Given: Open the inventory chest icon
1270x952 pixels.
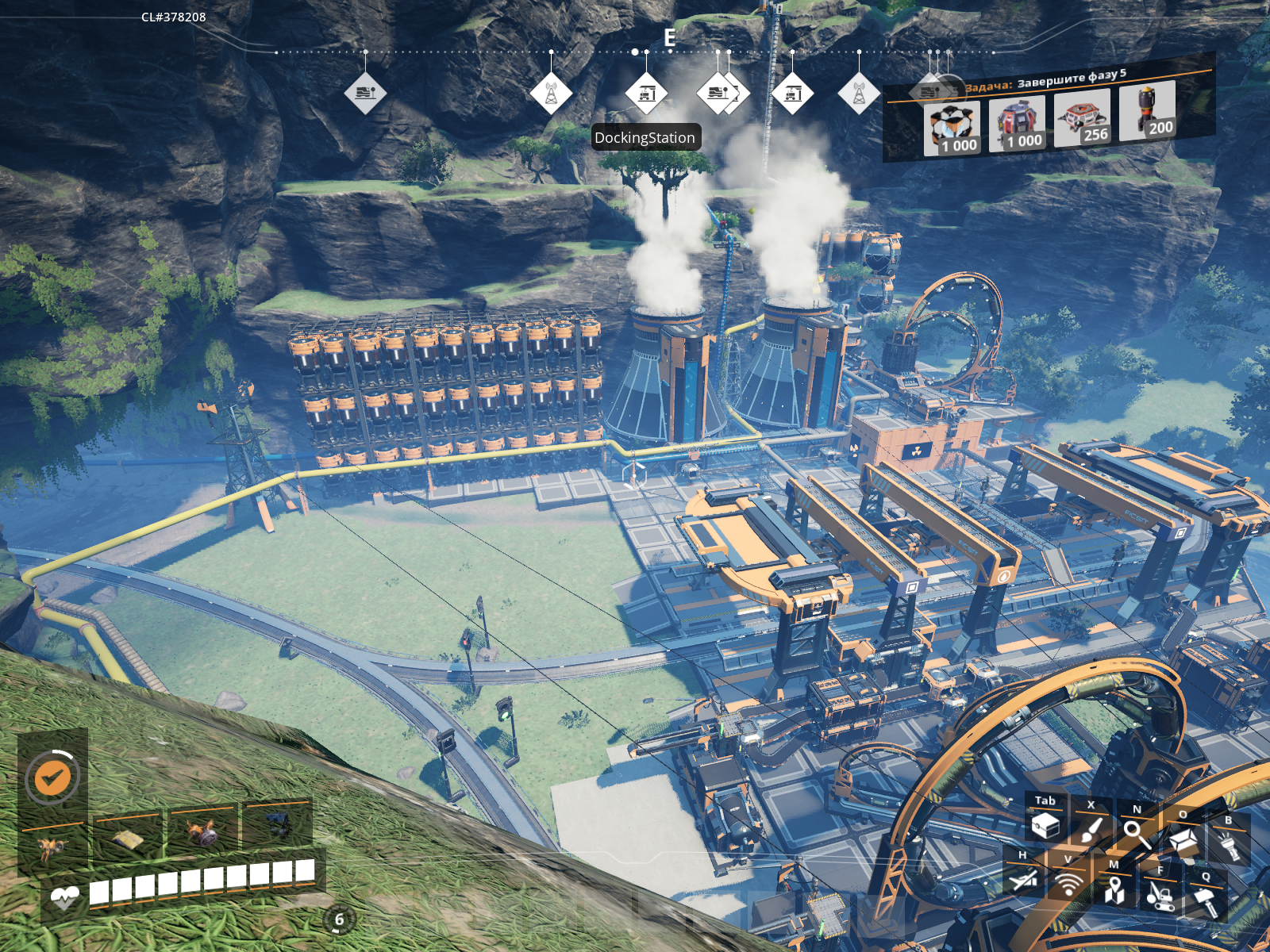Looking at the screenshot, I should tap(1045, 825).
